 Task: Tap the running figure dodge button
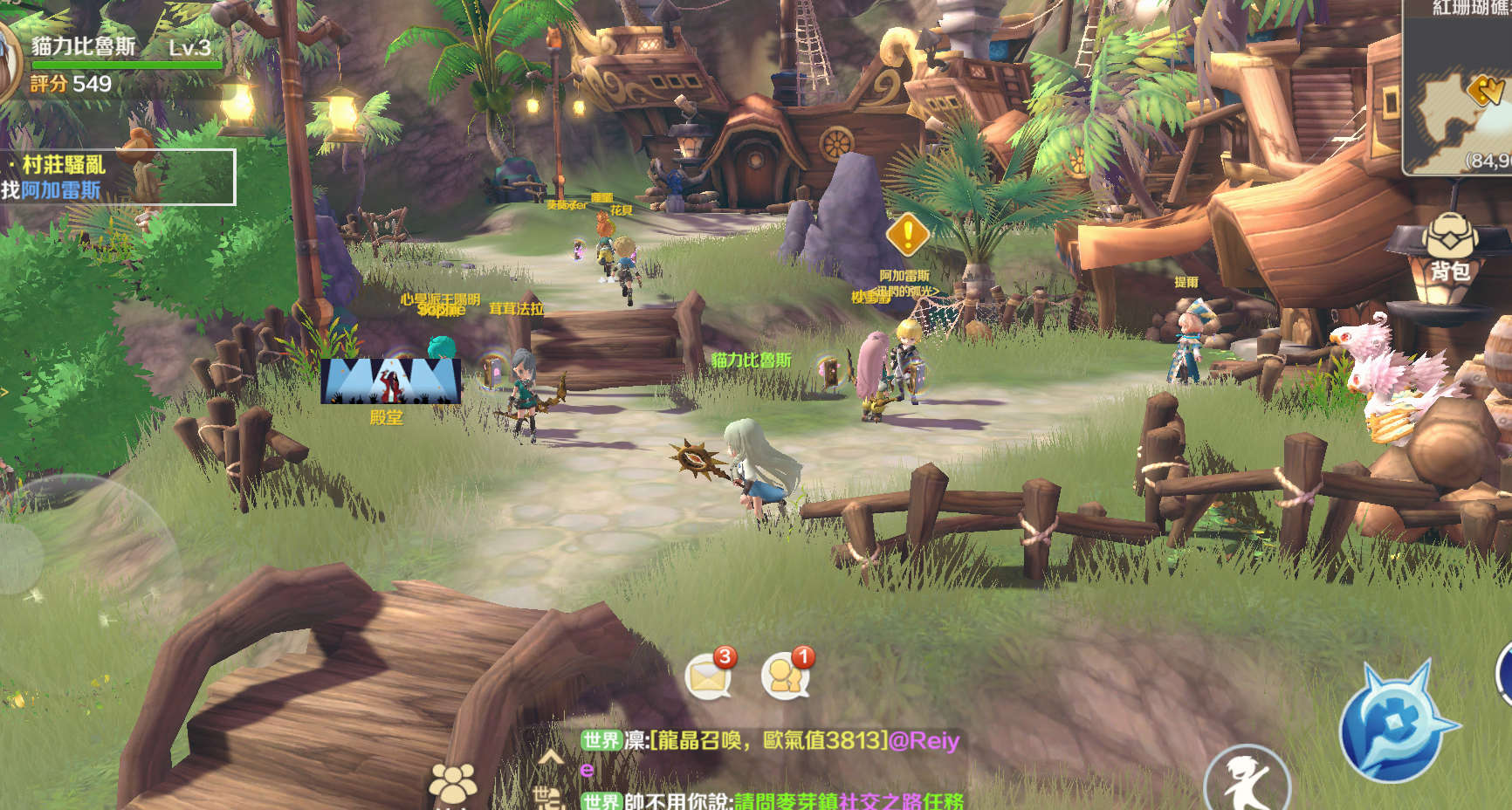(1247, 781)
